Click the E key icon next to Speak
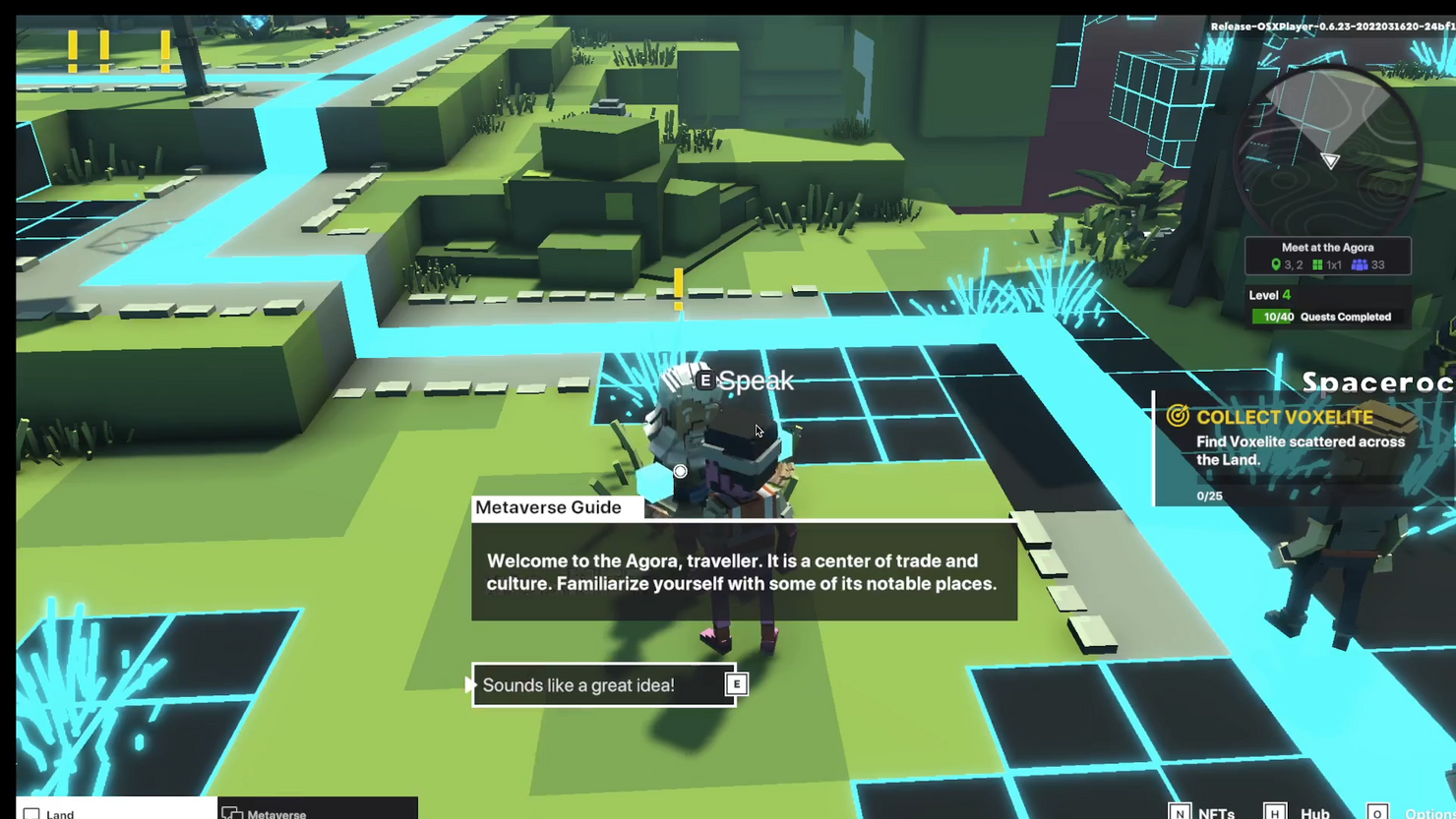This screenshot has width=1456, height=819. pos(704,380)
